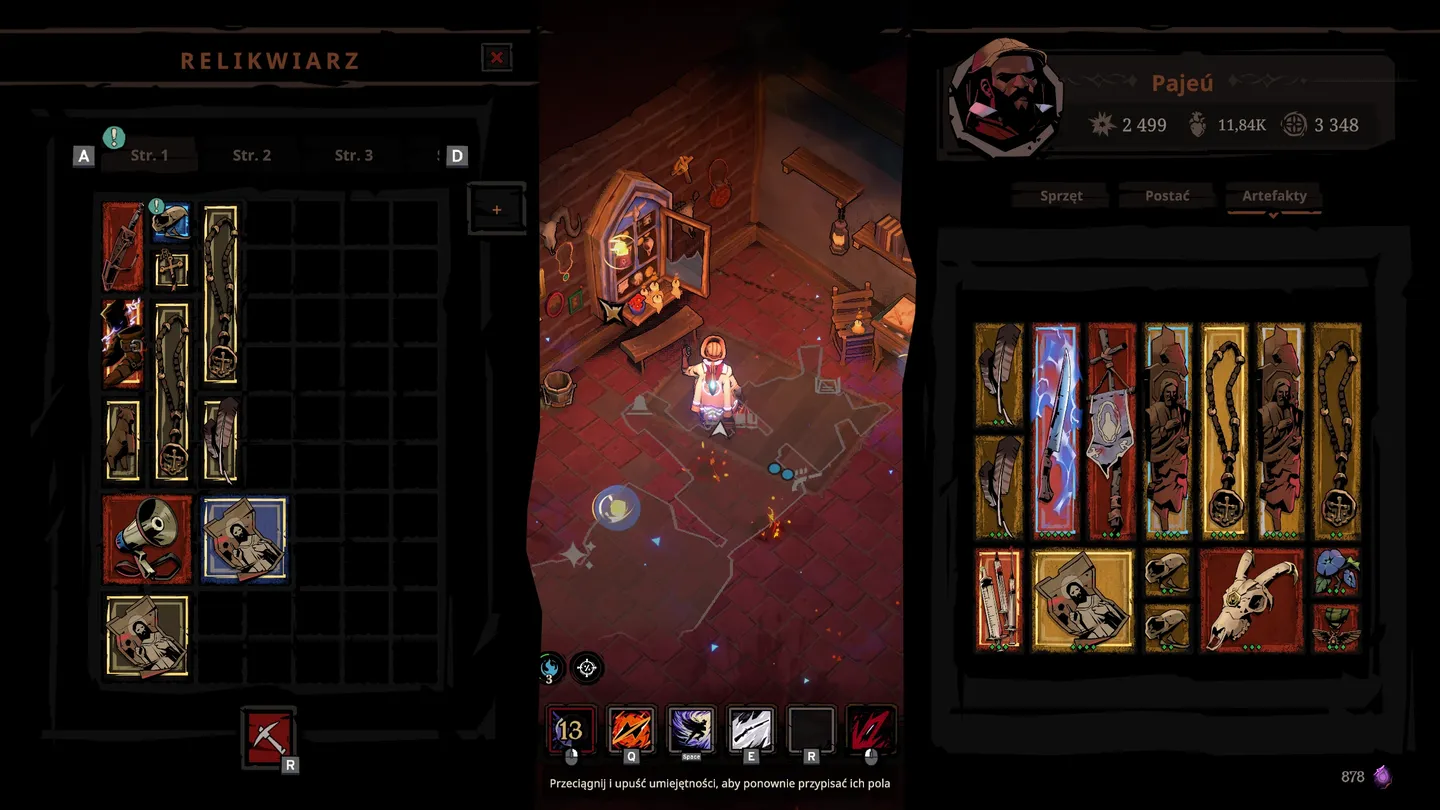
Task: Select the Artefakty tab
Action: point(1274,196)
